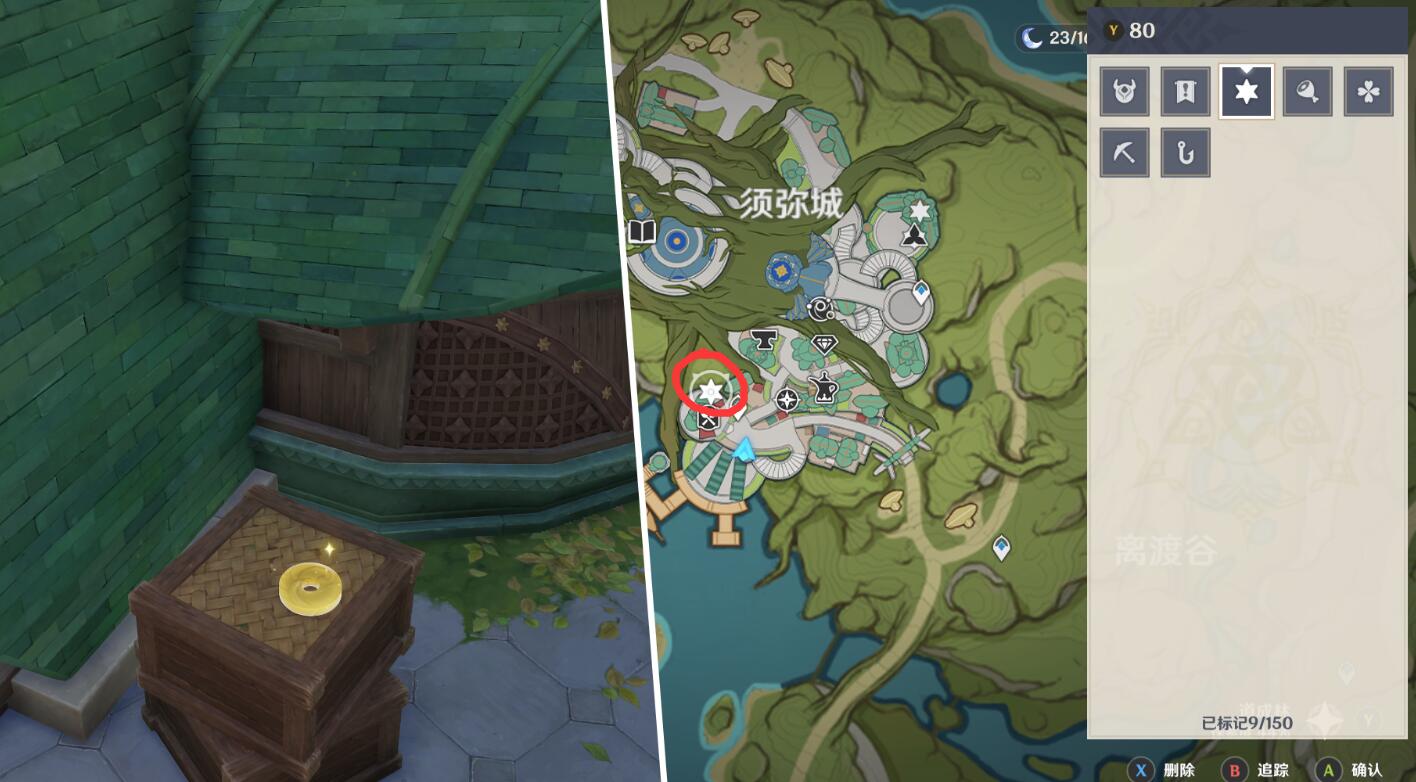
Task: Select the six-pointed star marker icon
Action: [x=1246, y=92]
